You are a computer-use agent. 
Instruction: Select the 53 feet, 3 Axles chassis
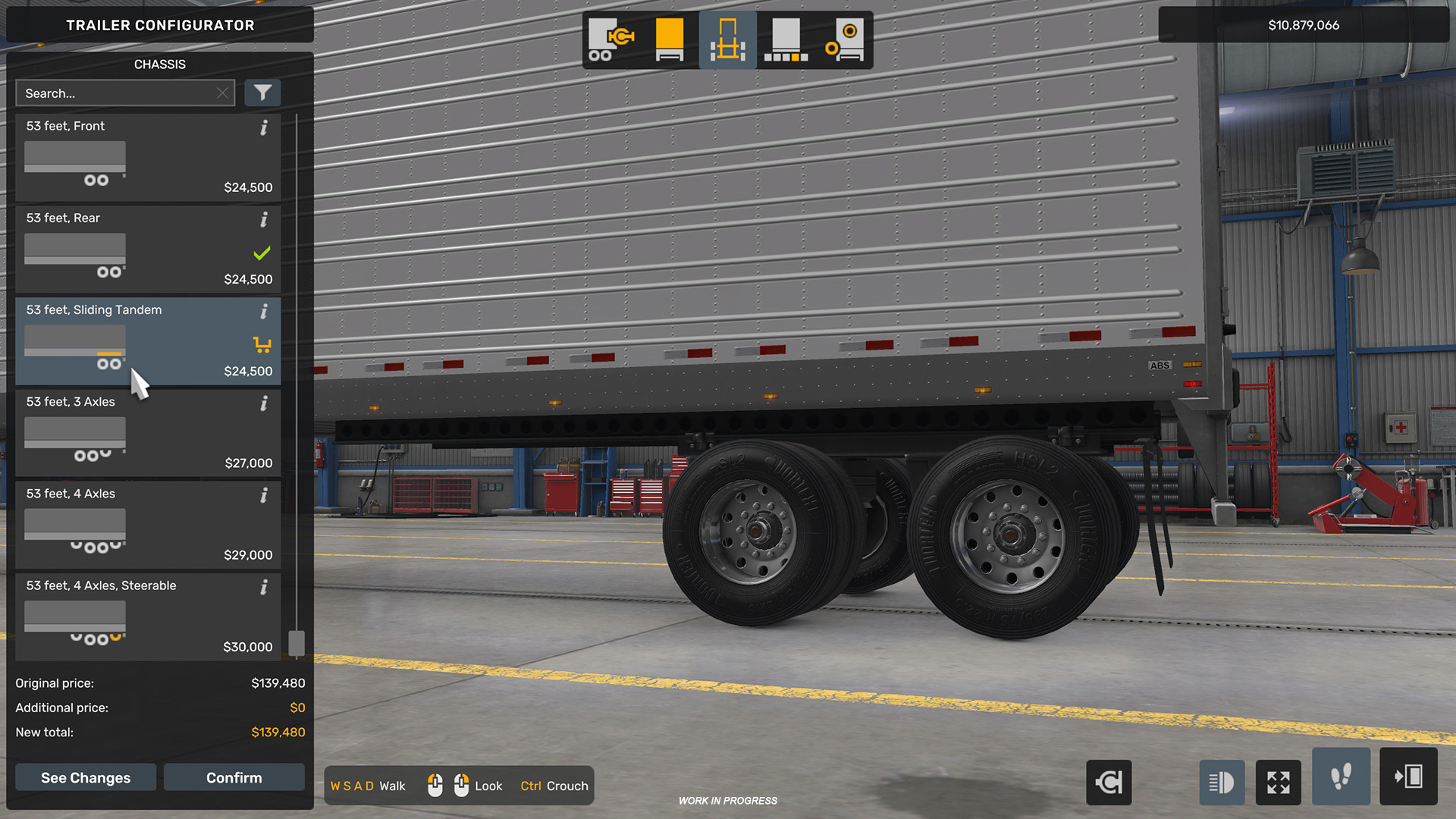click(148, 433)
